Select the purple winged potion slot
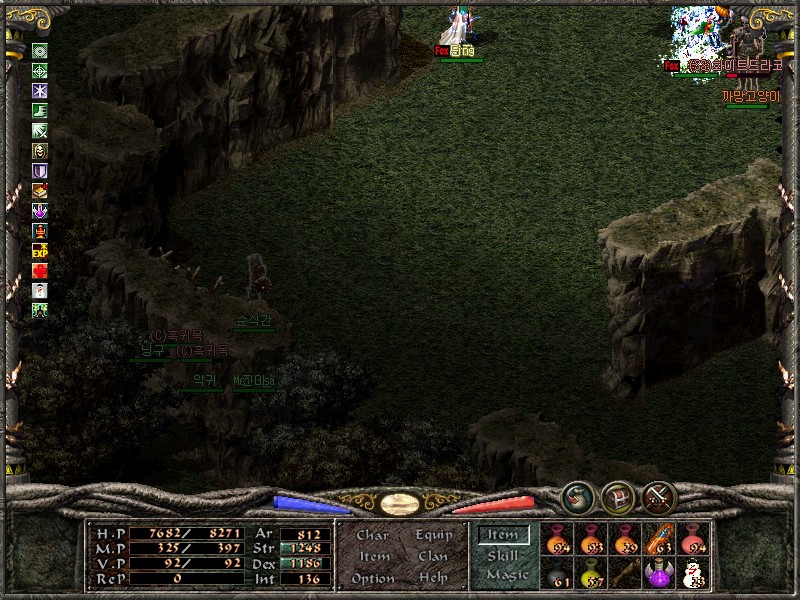The image size is (800, 600). (x=659, y=574)
